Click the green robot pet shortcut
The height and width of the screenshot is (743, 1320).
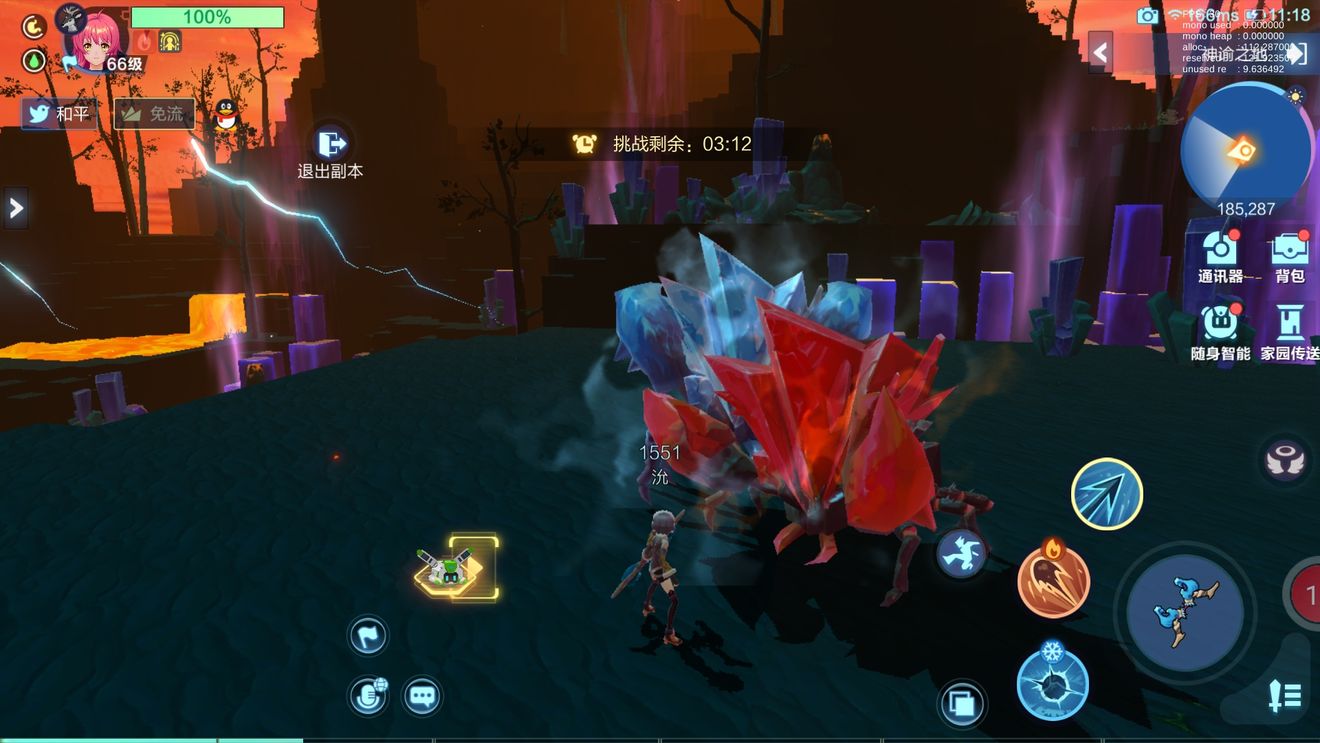click(457, 567)
